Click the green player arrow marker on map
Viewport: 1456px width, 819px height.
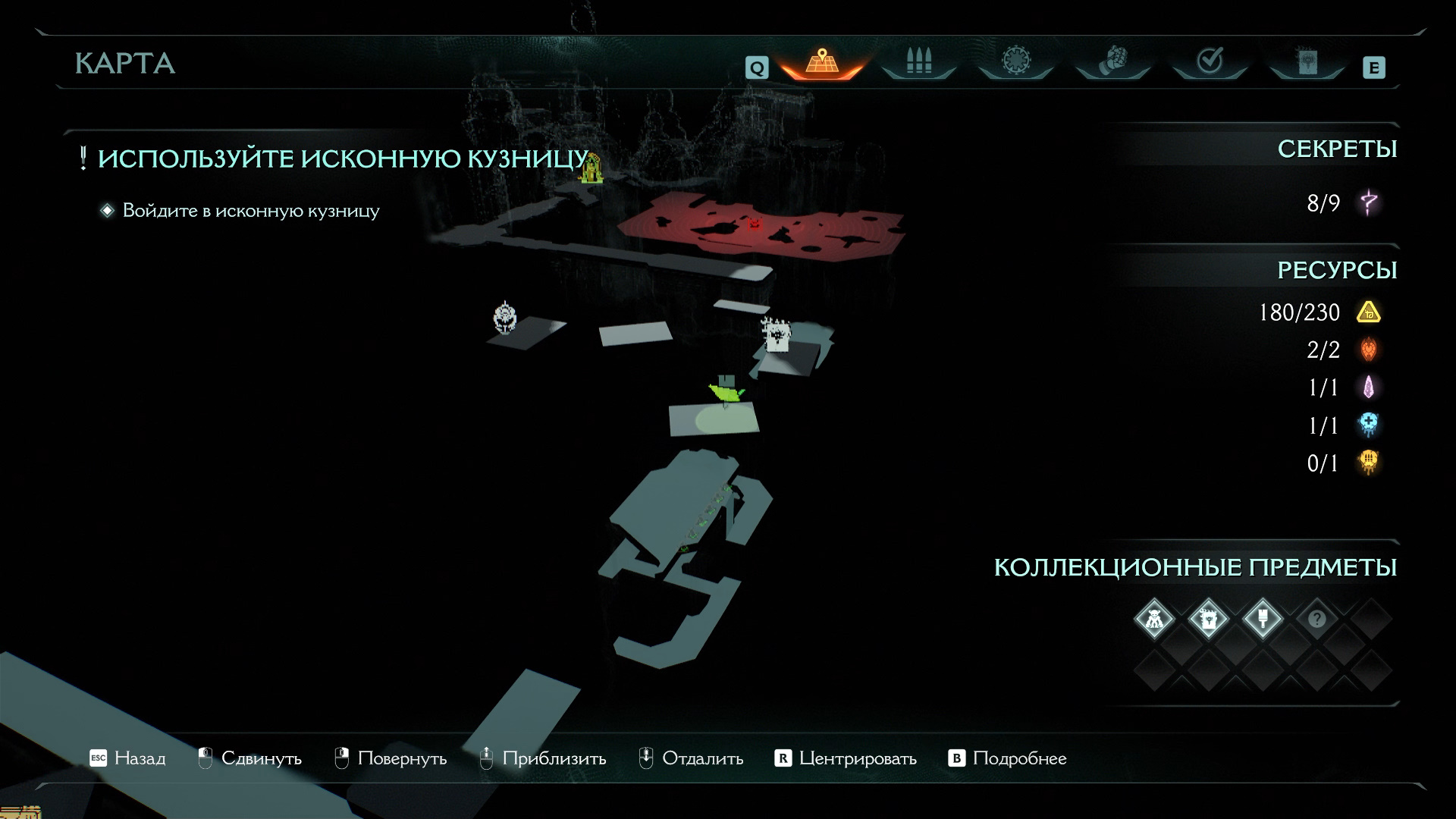tap(726, 391)
